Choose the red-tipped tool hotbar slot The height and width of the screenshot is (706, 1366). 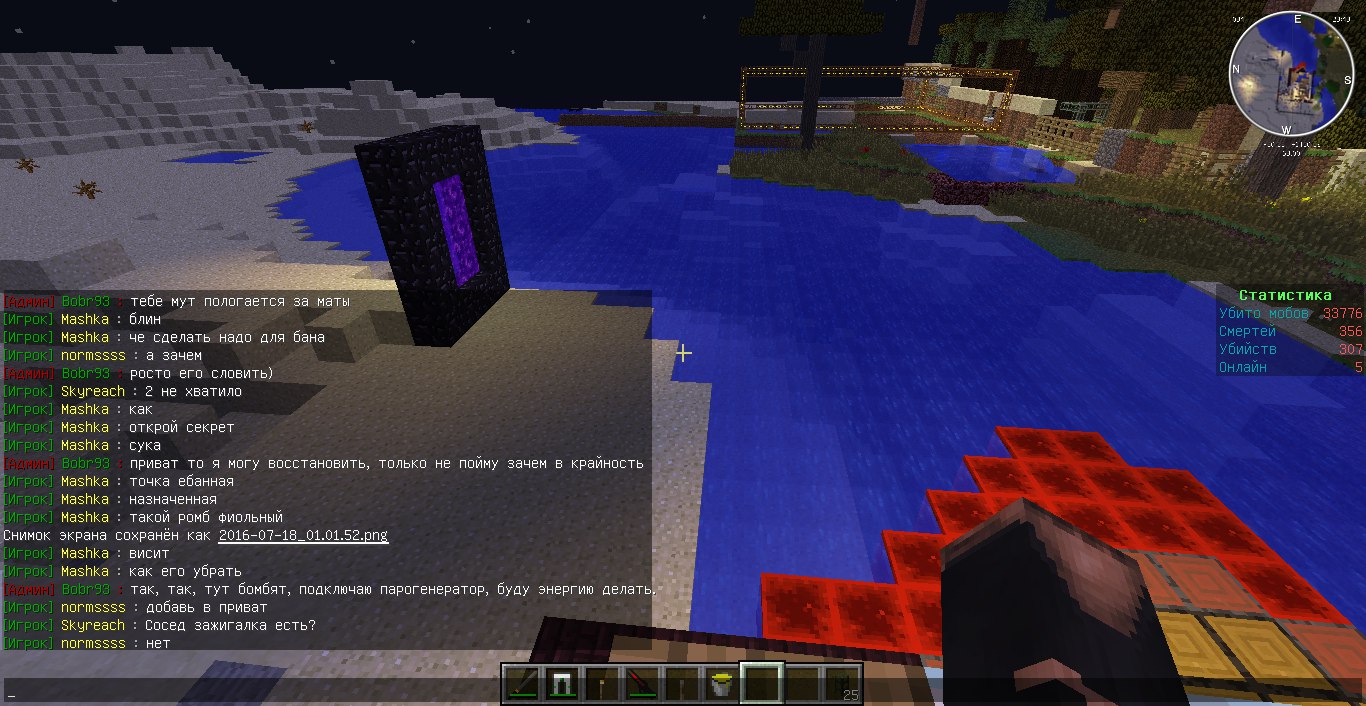640,684
